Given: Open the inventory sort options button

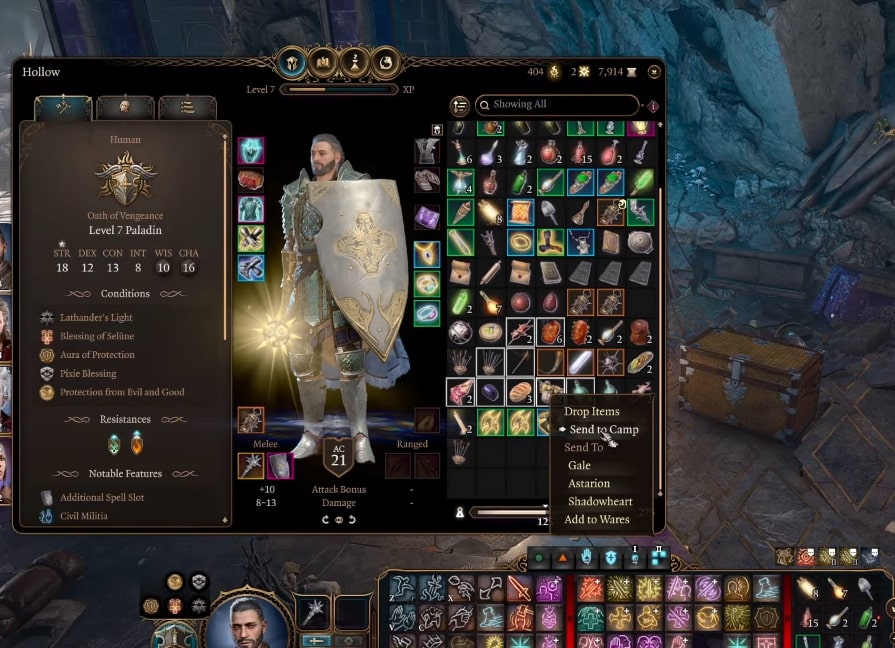Looking at the screenshot, I should click(460, 105).
